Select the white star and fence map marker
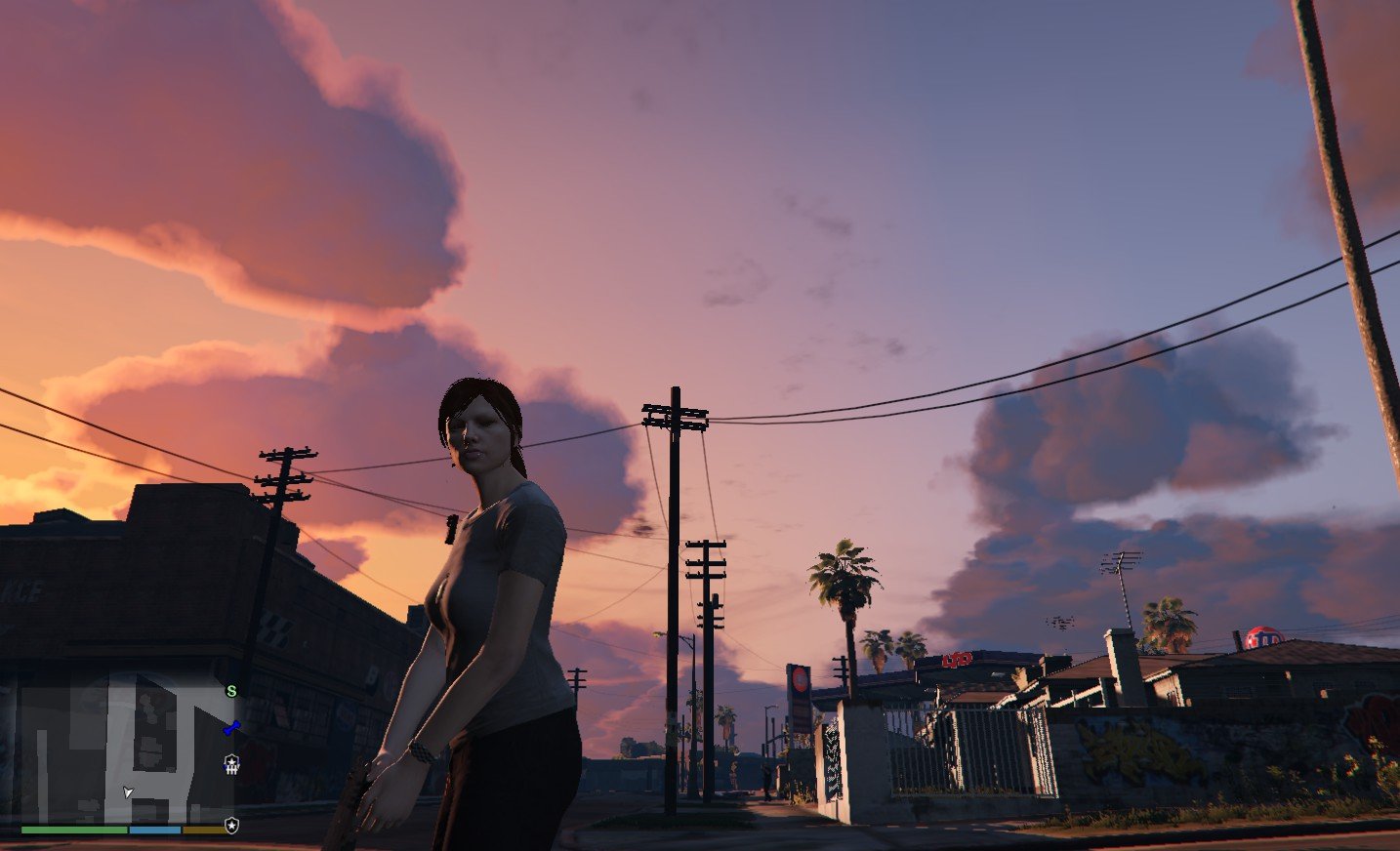 tap(231, 764)
